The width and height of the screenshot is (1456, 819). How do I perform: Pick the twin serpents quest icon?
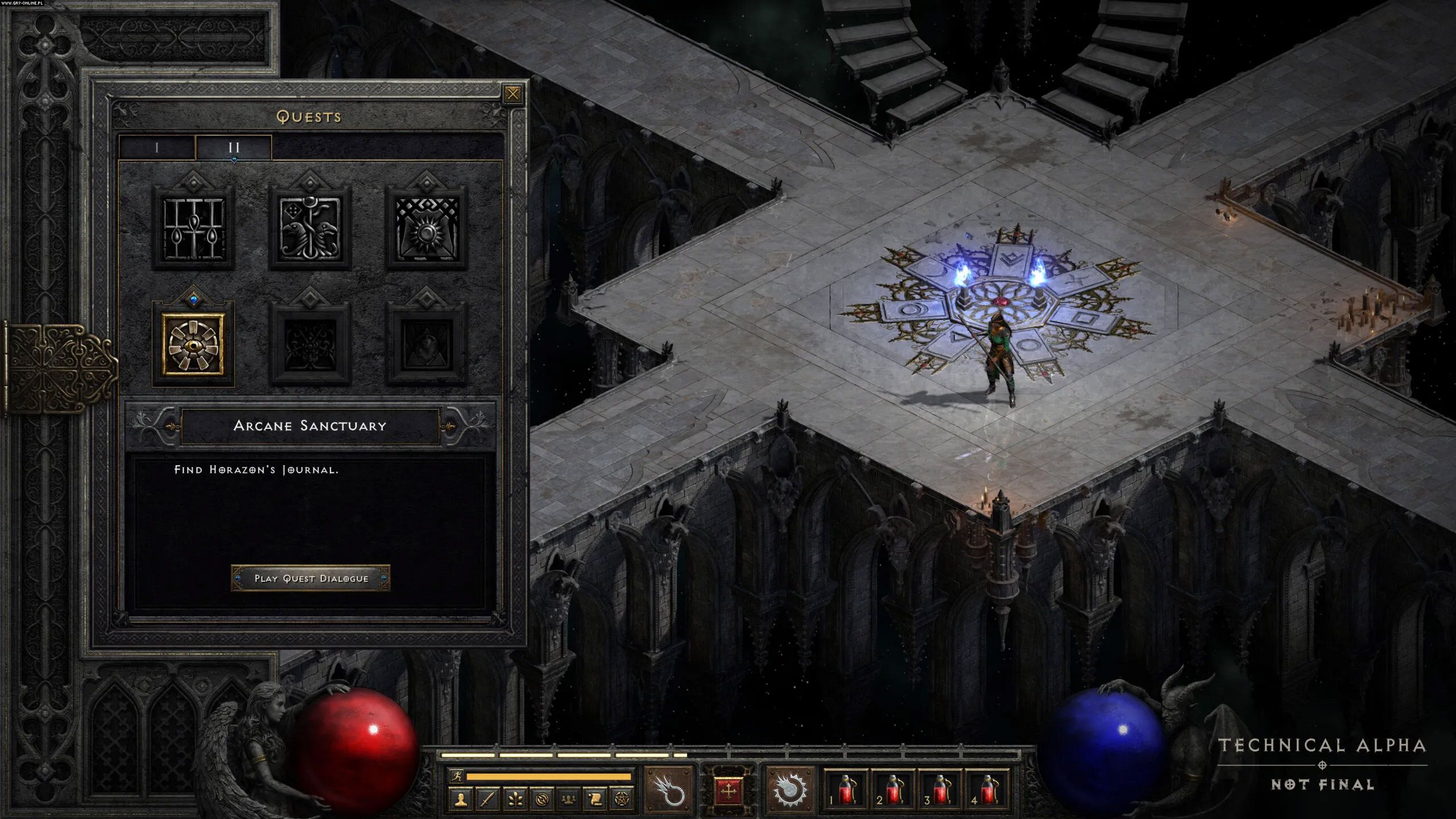click(x=310, y=227)
